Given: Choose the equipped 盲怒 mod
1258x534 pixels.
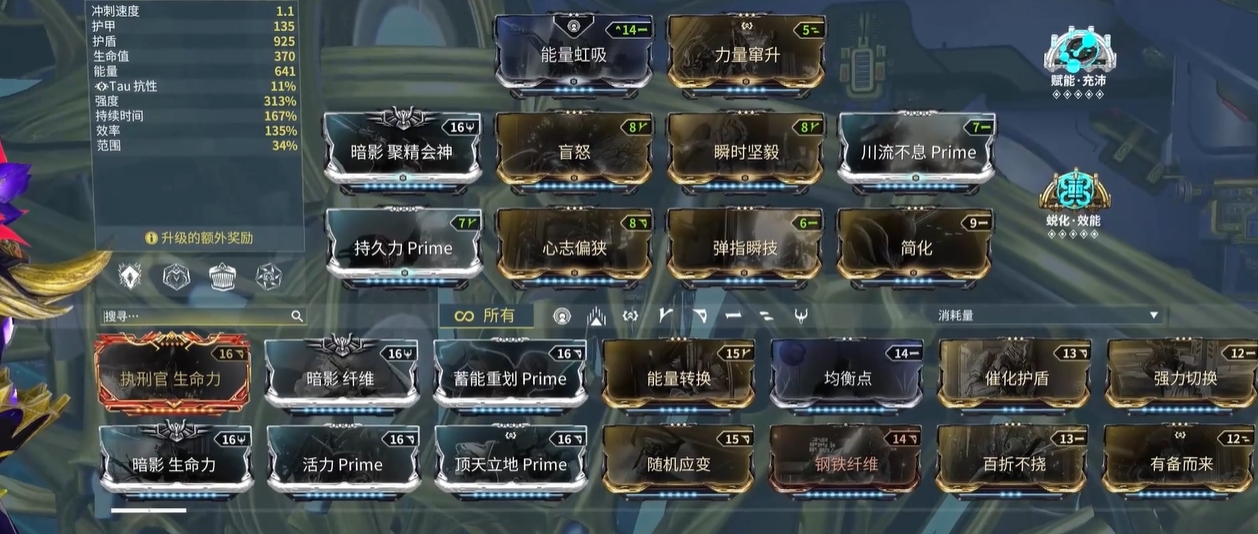Looking at the screenshot, I should 574,153.
